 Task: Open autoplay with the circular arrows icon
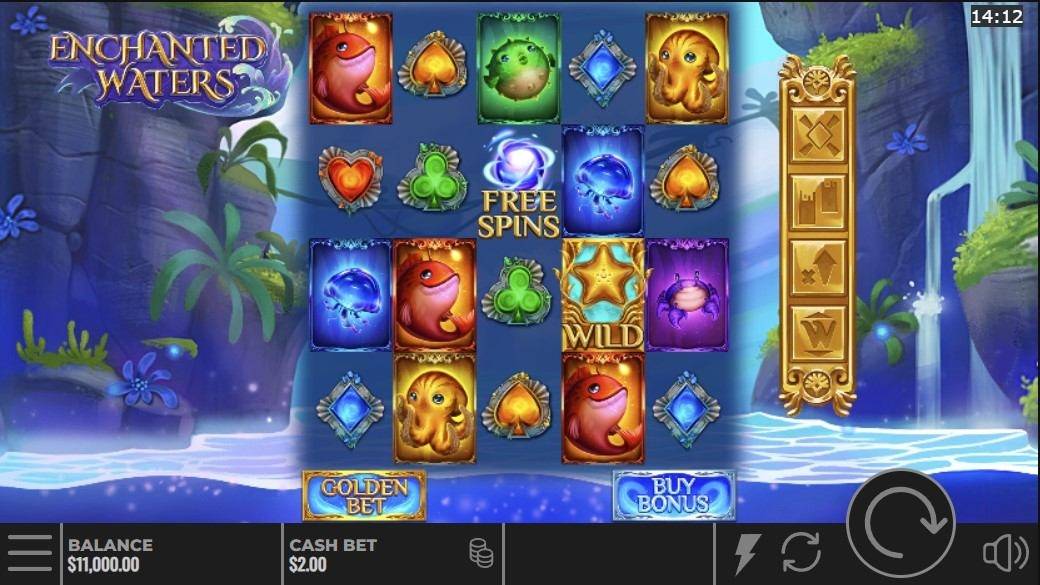pyautogui.click(x=801, y=553)
